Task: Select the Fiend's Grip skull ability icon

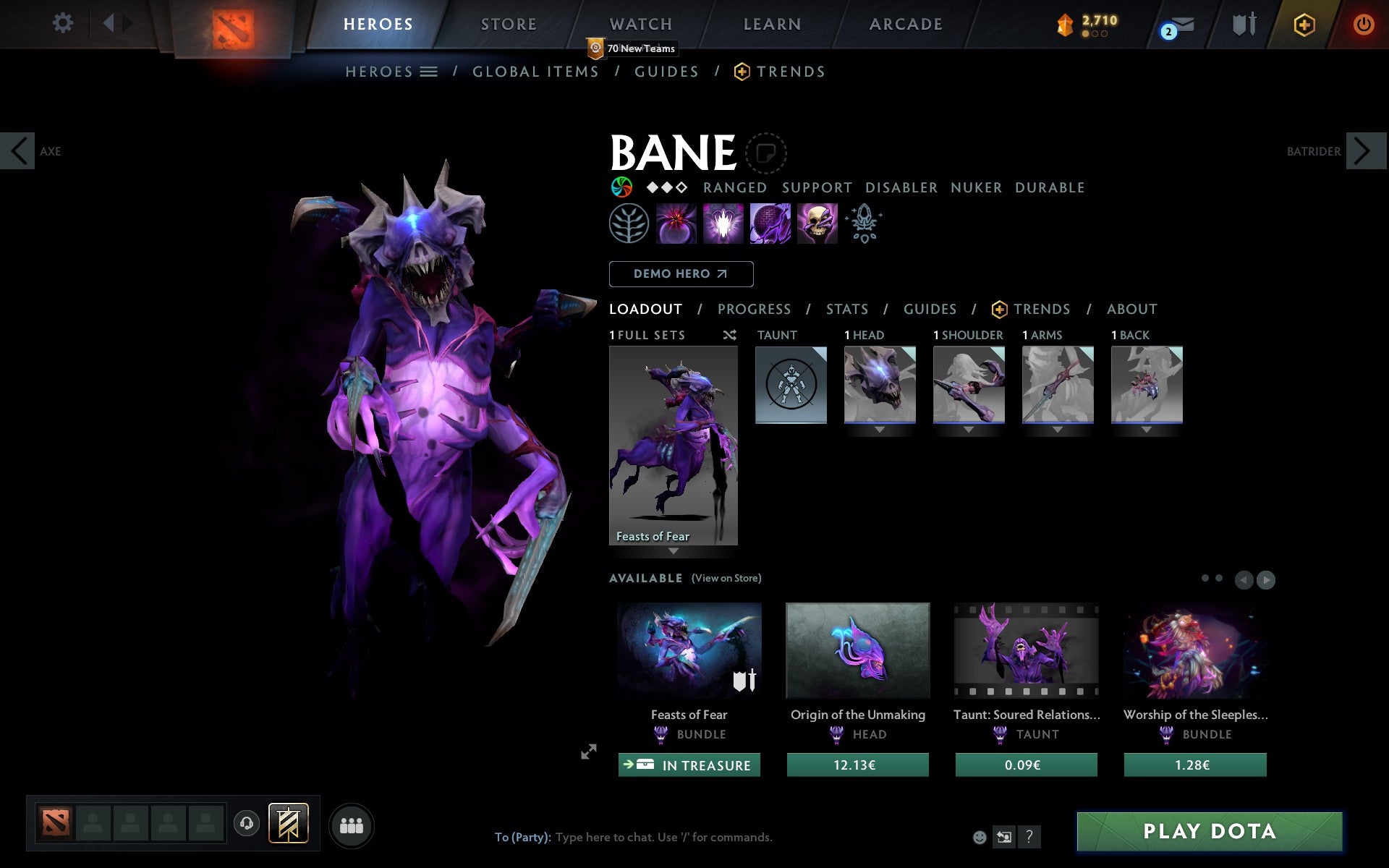Action: 817,223
